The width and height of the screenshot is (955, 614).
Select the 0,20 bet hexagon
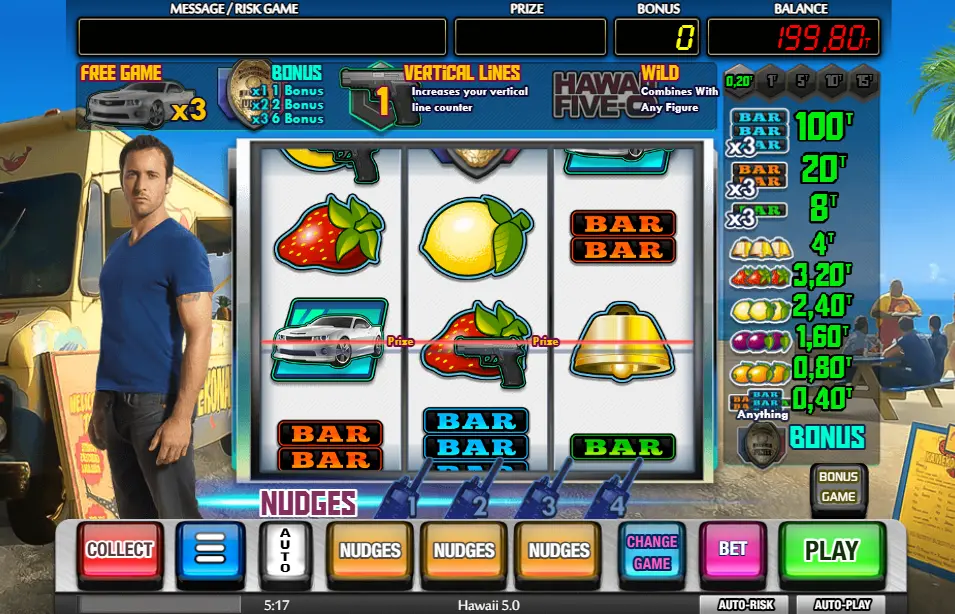point(740,82)
